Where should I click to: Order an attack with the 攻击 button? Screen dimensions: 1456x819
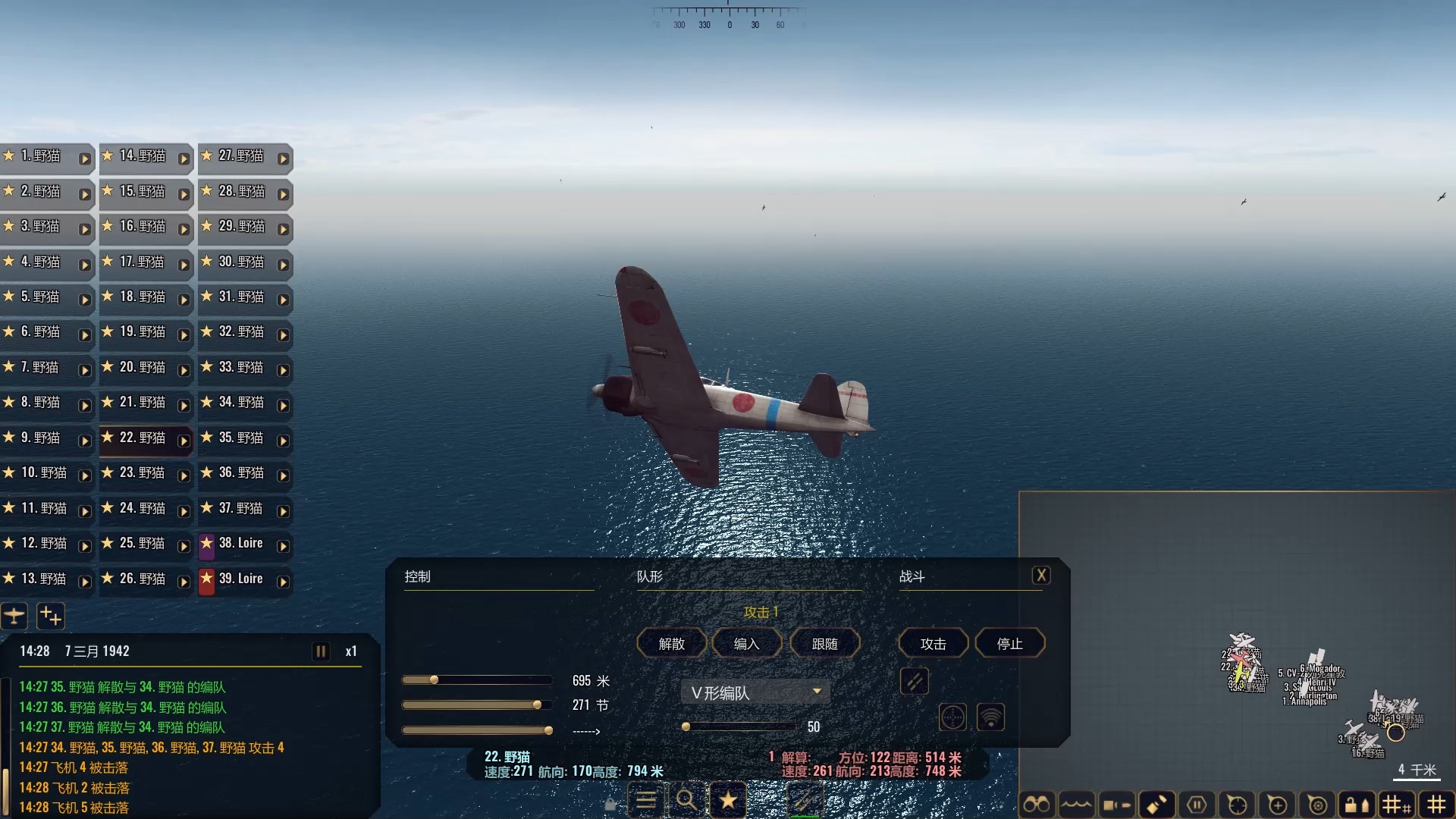[x=933, y=644]
